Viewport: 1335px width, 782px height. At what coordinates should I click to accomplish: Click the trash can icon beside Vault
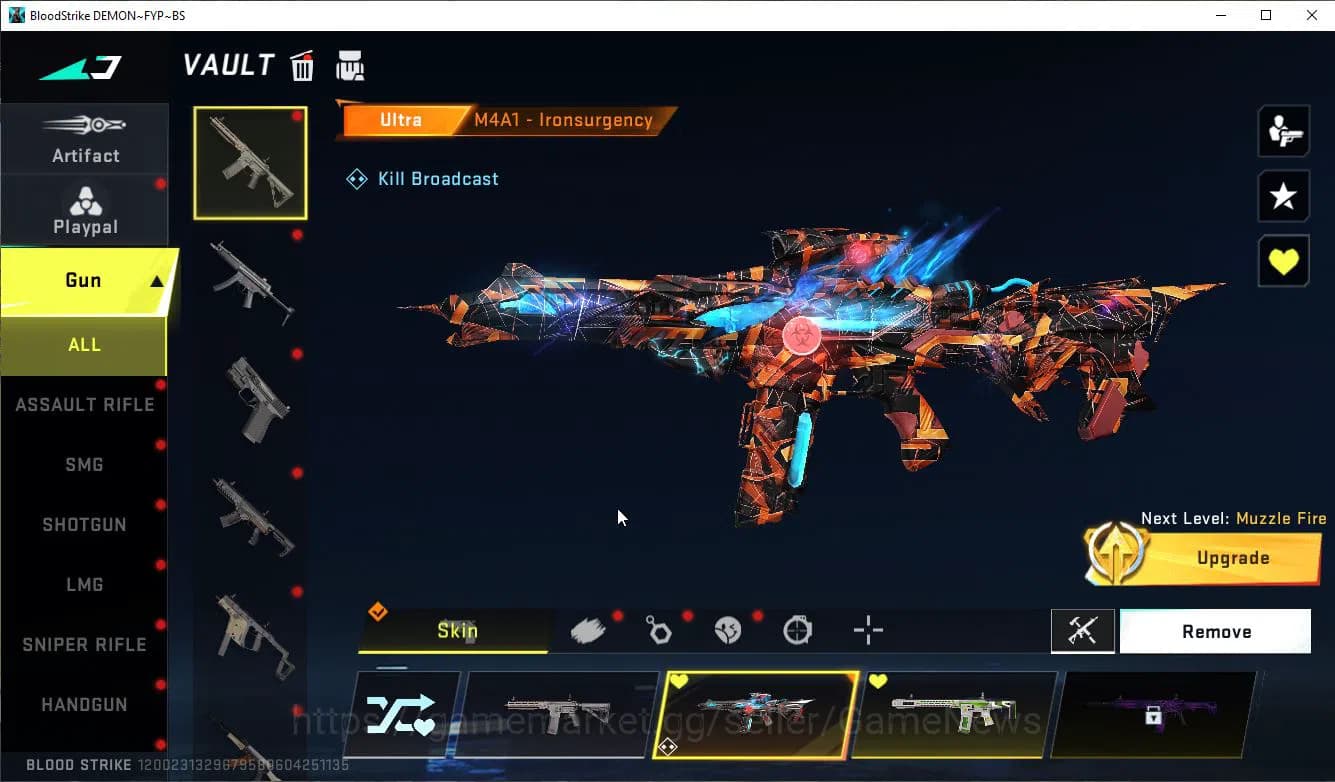coord(302,66)
